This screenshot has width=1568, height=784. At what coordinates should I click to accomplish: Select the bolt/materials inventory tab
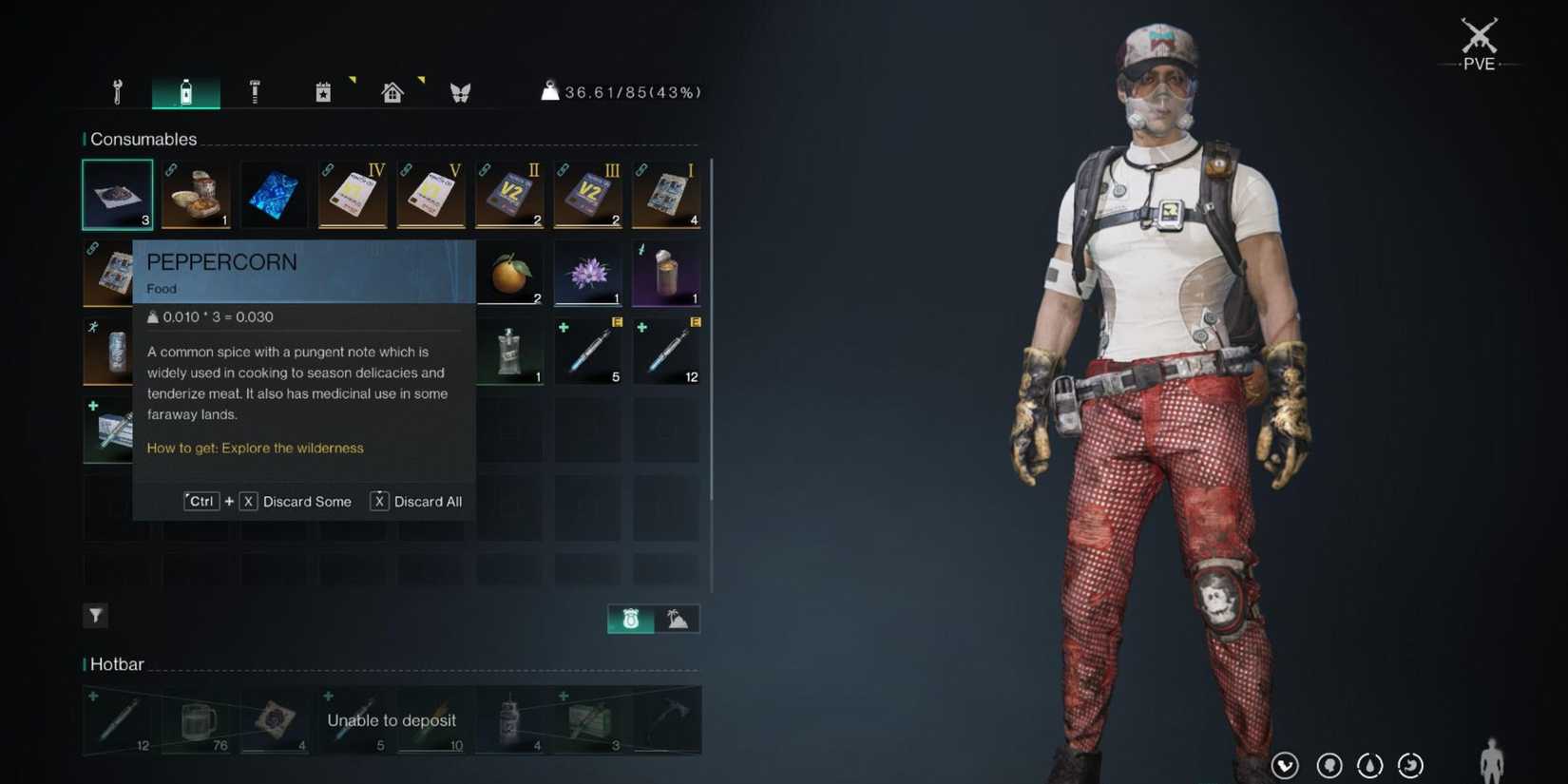pyautogui.click(x=255, y=91)
